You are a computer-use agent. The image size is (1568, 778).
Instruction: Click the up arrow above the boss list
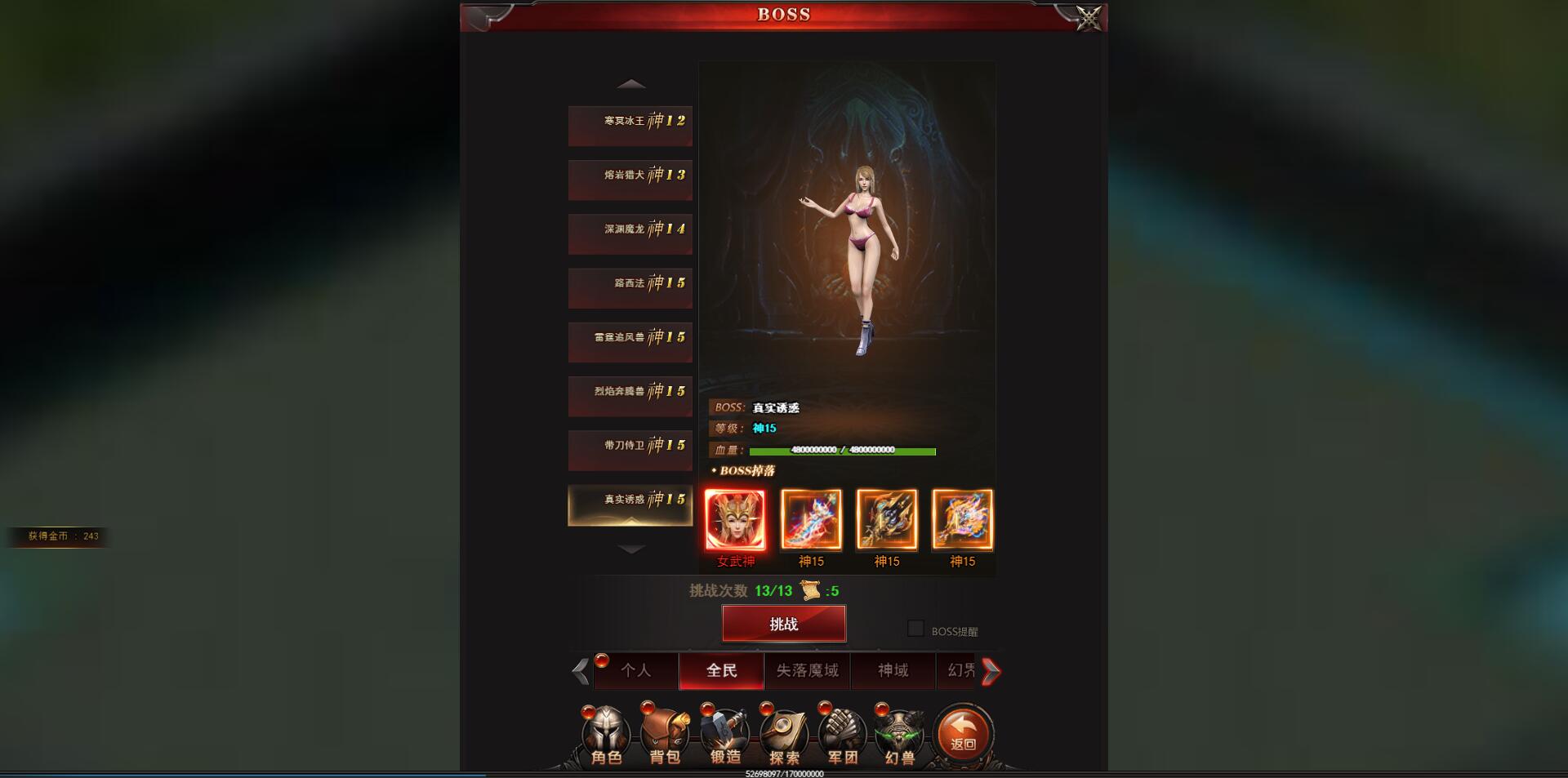point(630,84)
